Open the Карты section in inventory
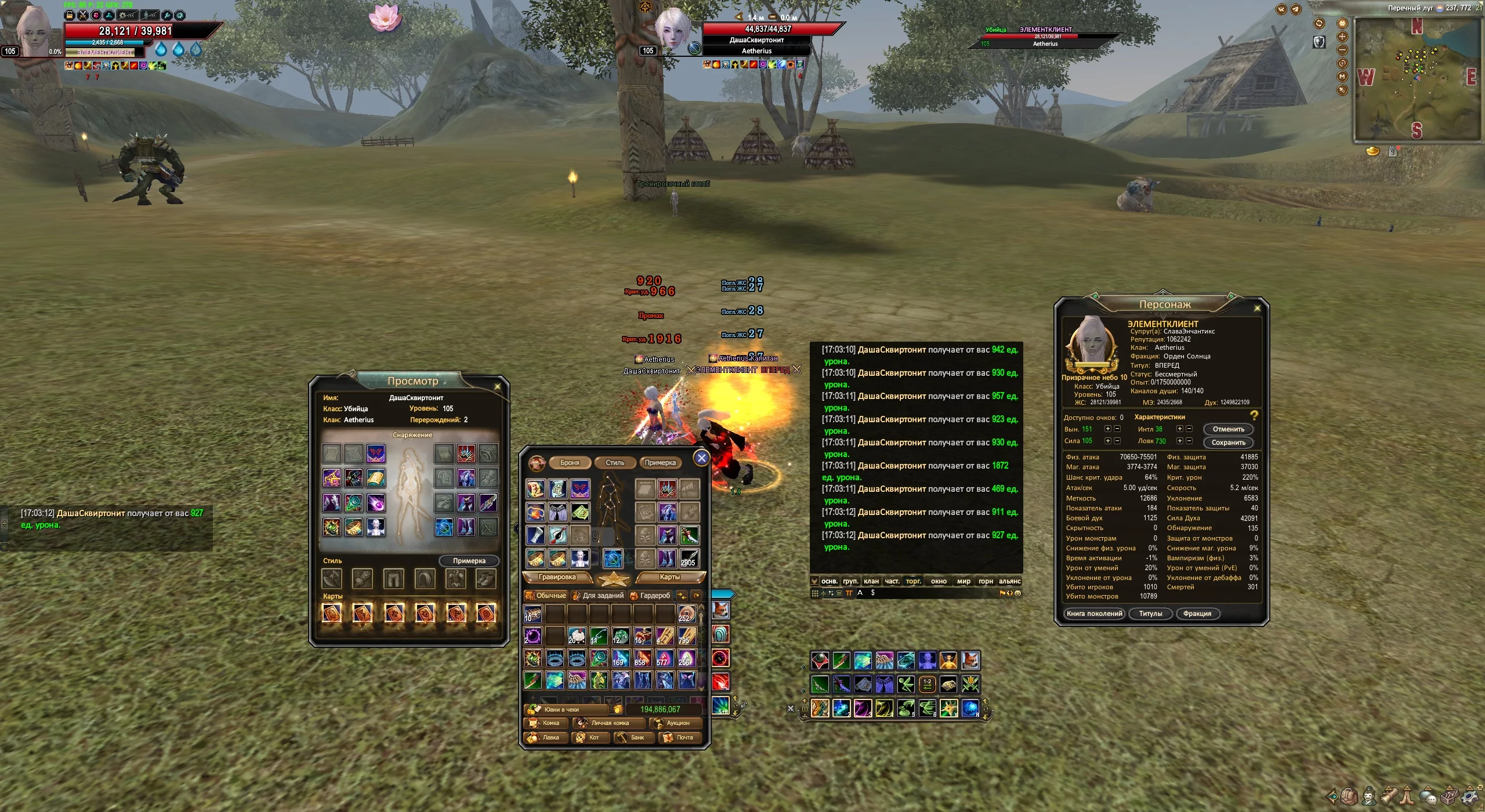This screenshot has width=1485, height=812. (669, 577)
